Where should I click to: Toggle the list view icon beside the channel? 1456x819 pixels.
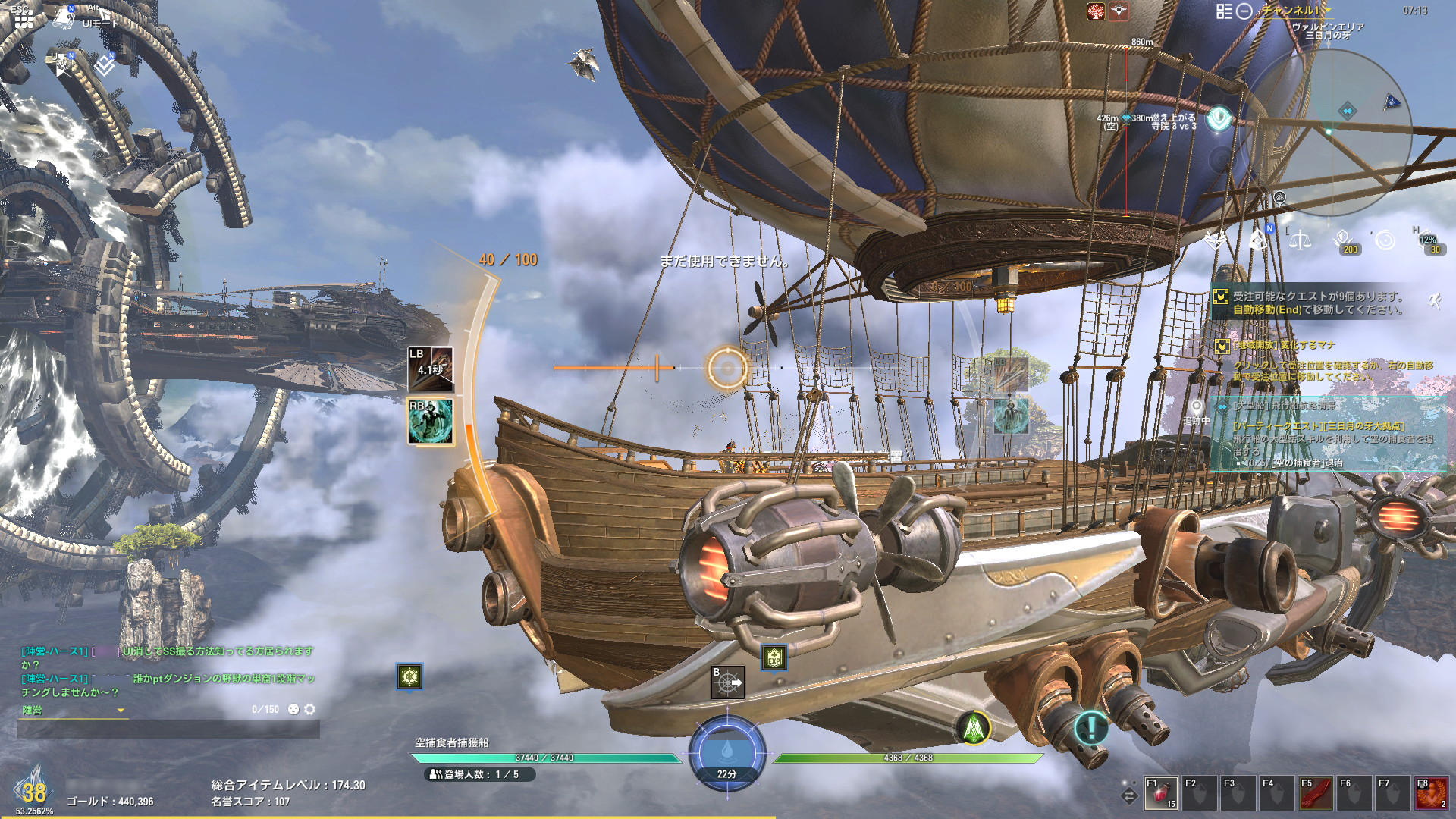pos(1224,11)
